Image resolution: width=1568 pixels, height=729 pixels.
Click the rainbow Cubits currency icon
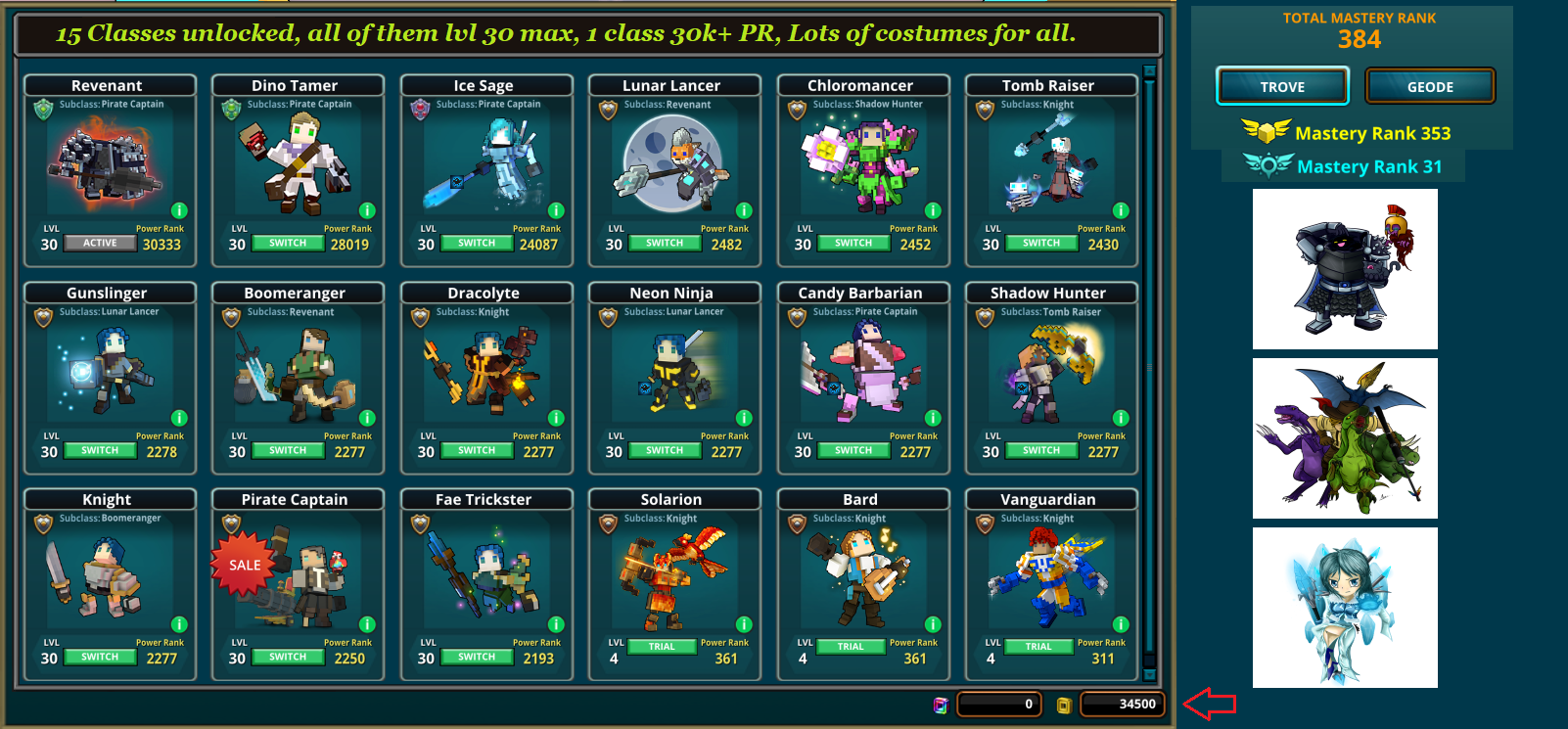pyautogui.click(x=943, y=704)
